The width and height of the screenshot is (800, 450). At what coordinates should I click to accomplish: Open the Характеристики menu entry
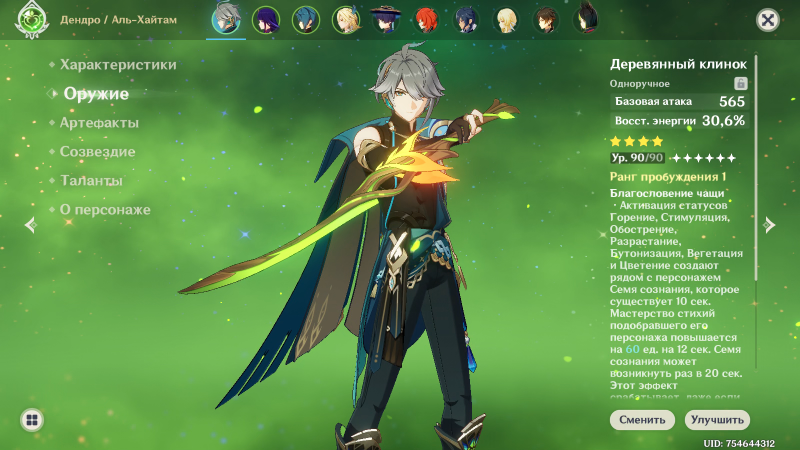tap(118, 65)
